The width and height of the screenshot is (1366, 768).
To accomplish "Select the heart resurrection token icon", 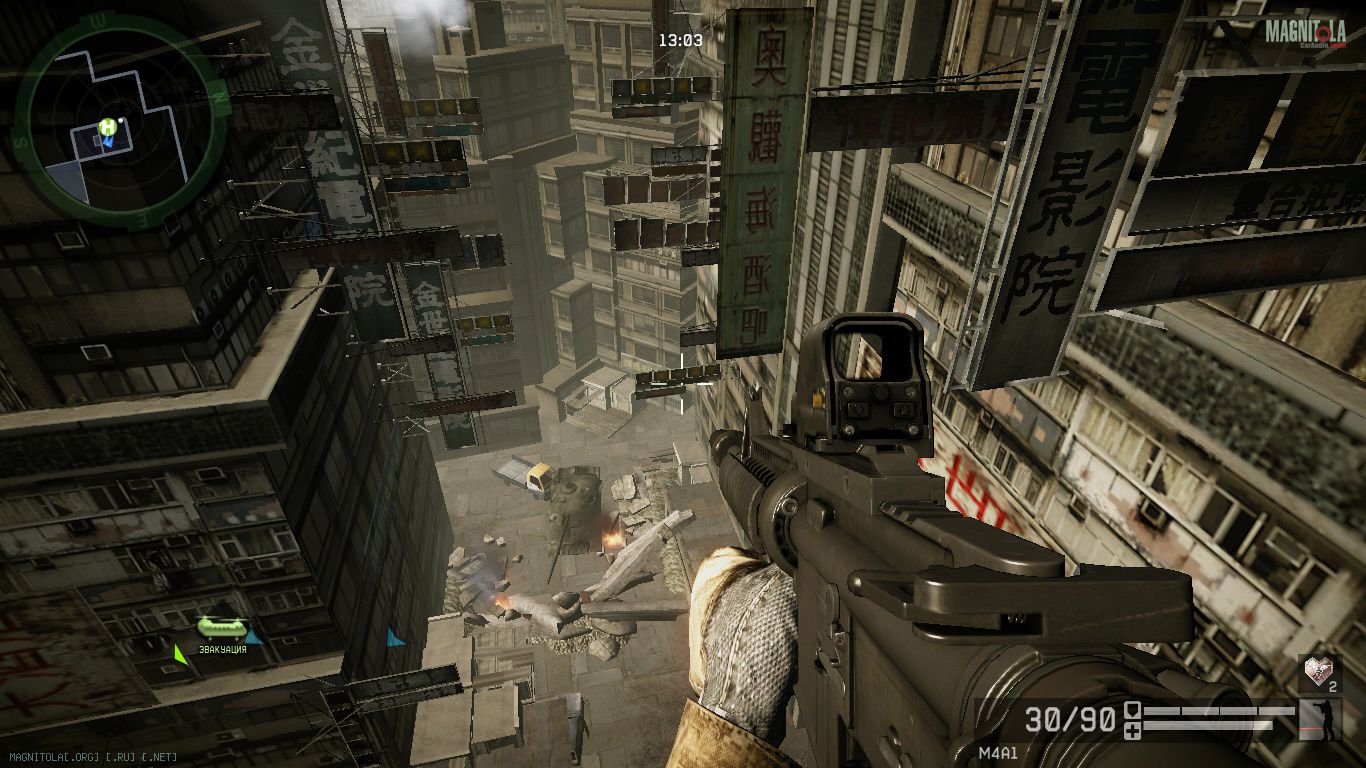I will click(x=1319, y=672).
